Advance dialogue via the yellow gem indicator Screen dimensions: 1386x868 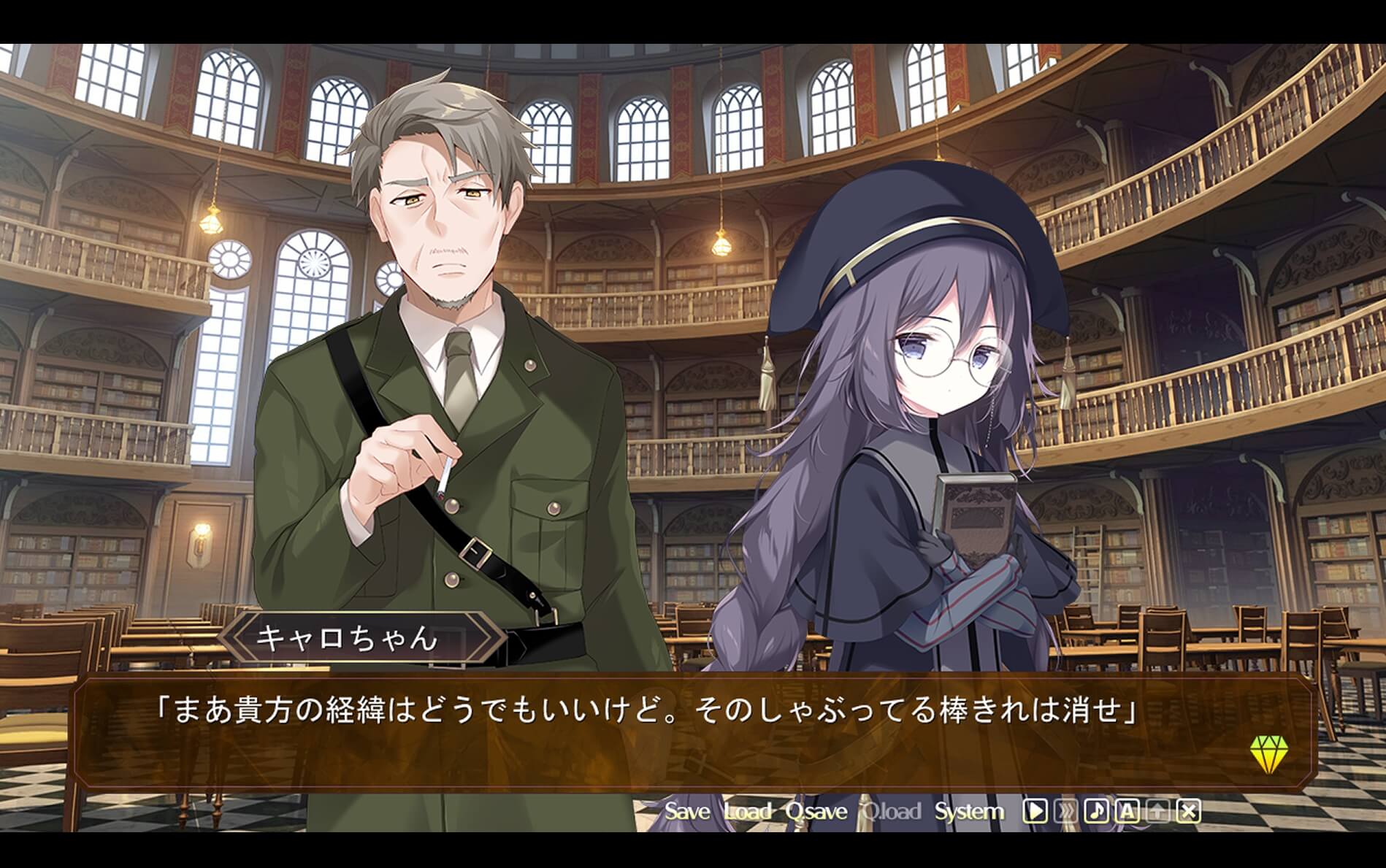pyautogui.click(x=1269, y=753)
